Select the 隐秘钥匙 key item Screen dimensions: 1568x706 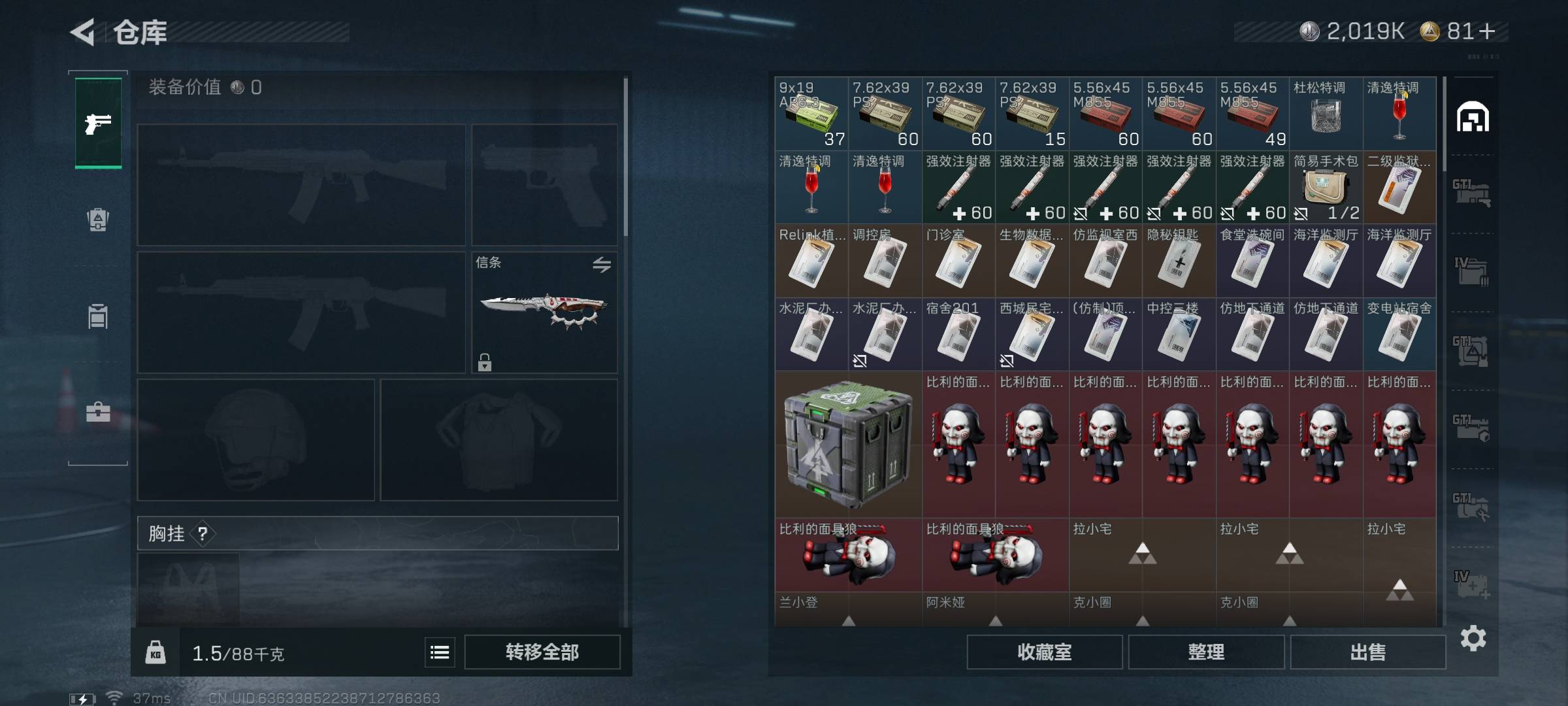pyautogui.click(x=1179, y=261)
